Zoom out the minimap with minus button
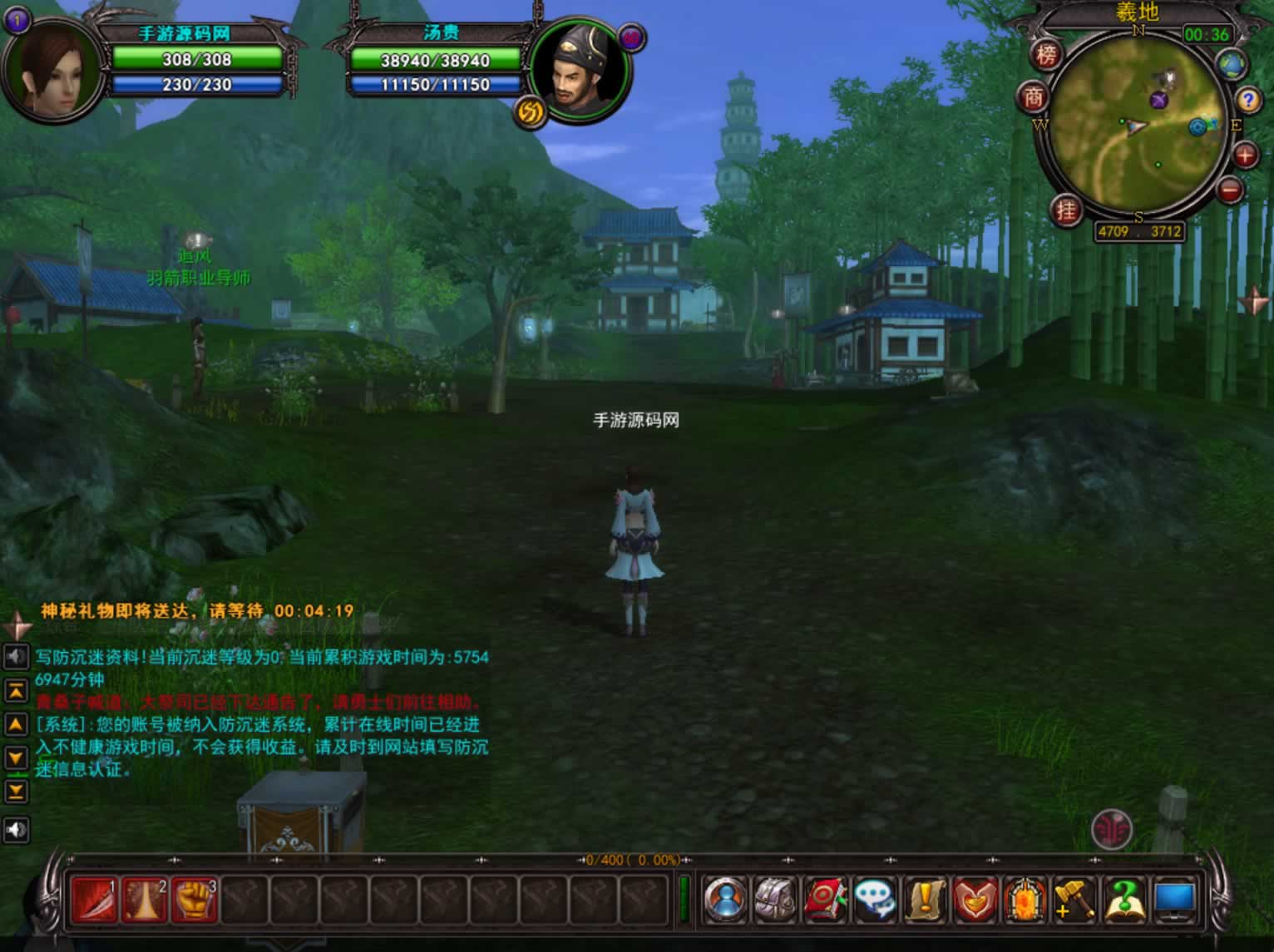 point(1230,190)
